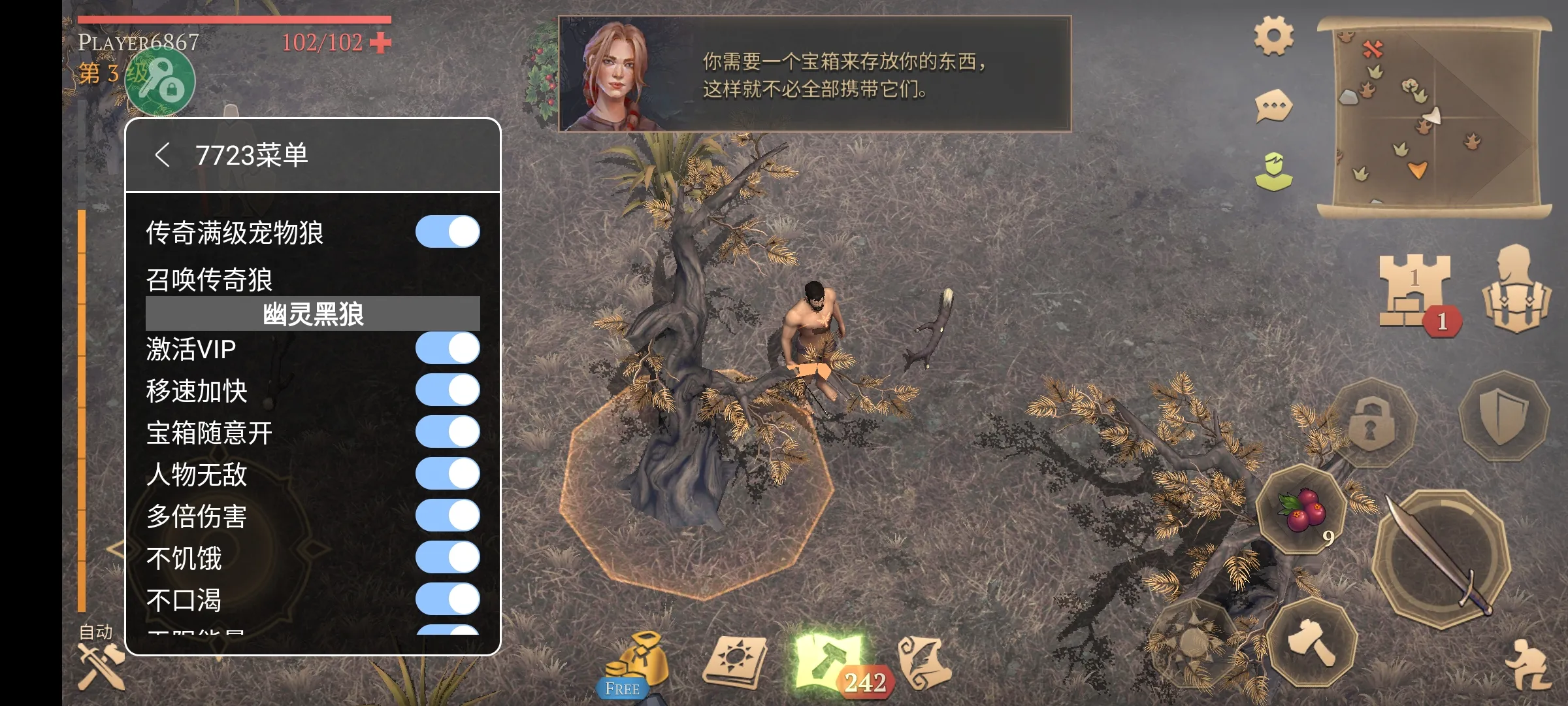Screen dimensions: 1568x706
Task: Go back using the 7723菜单 arrow
Action: click(161, 156)
